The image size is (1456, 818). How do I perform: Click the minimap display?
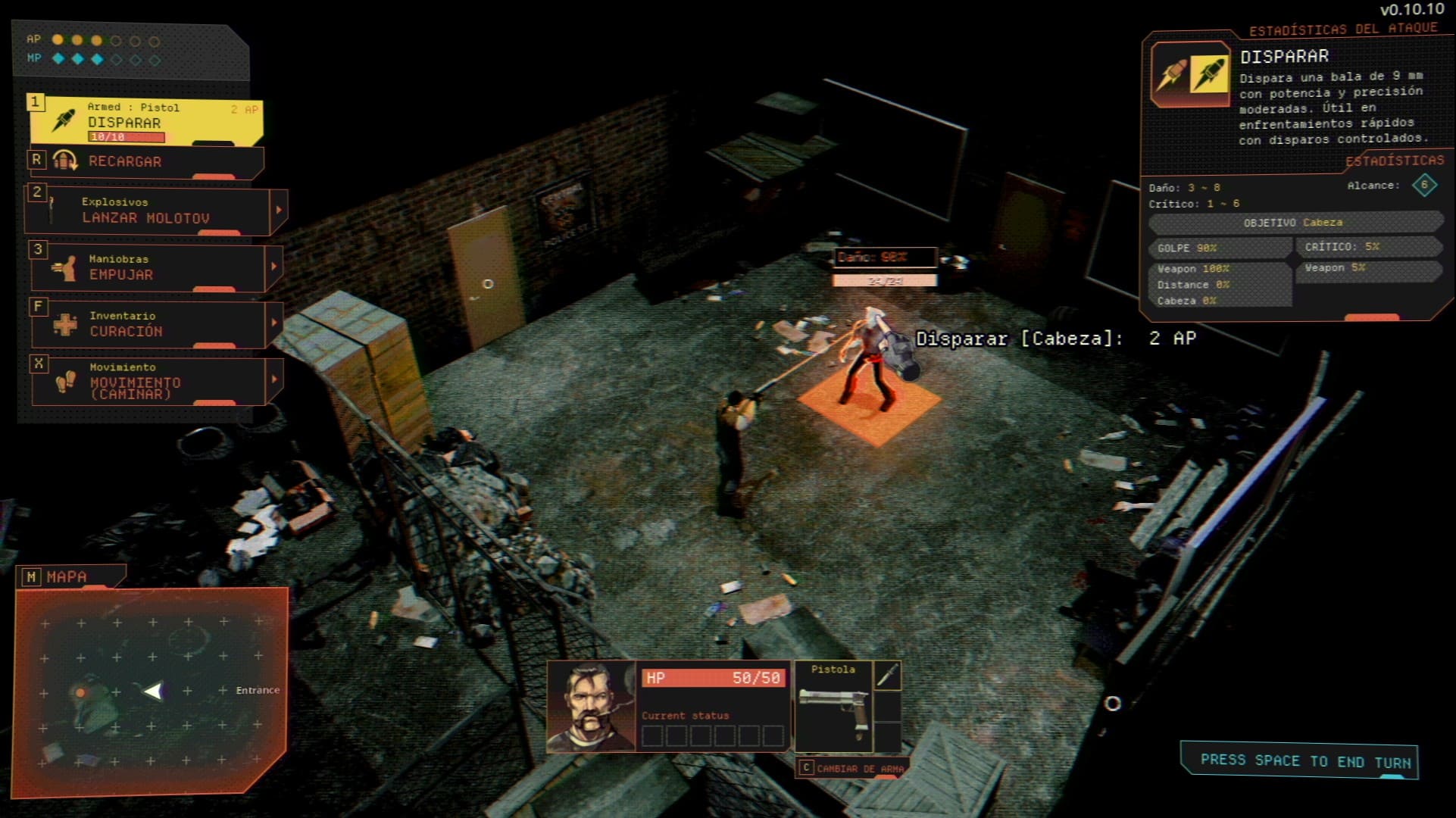pos(152,691)
